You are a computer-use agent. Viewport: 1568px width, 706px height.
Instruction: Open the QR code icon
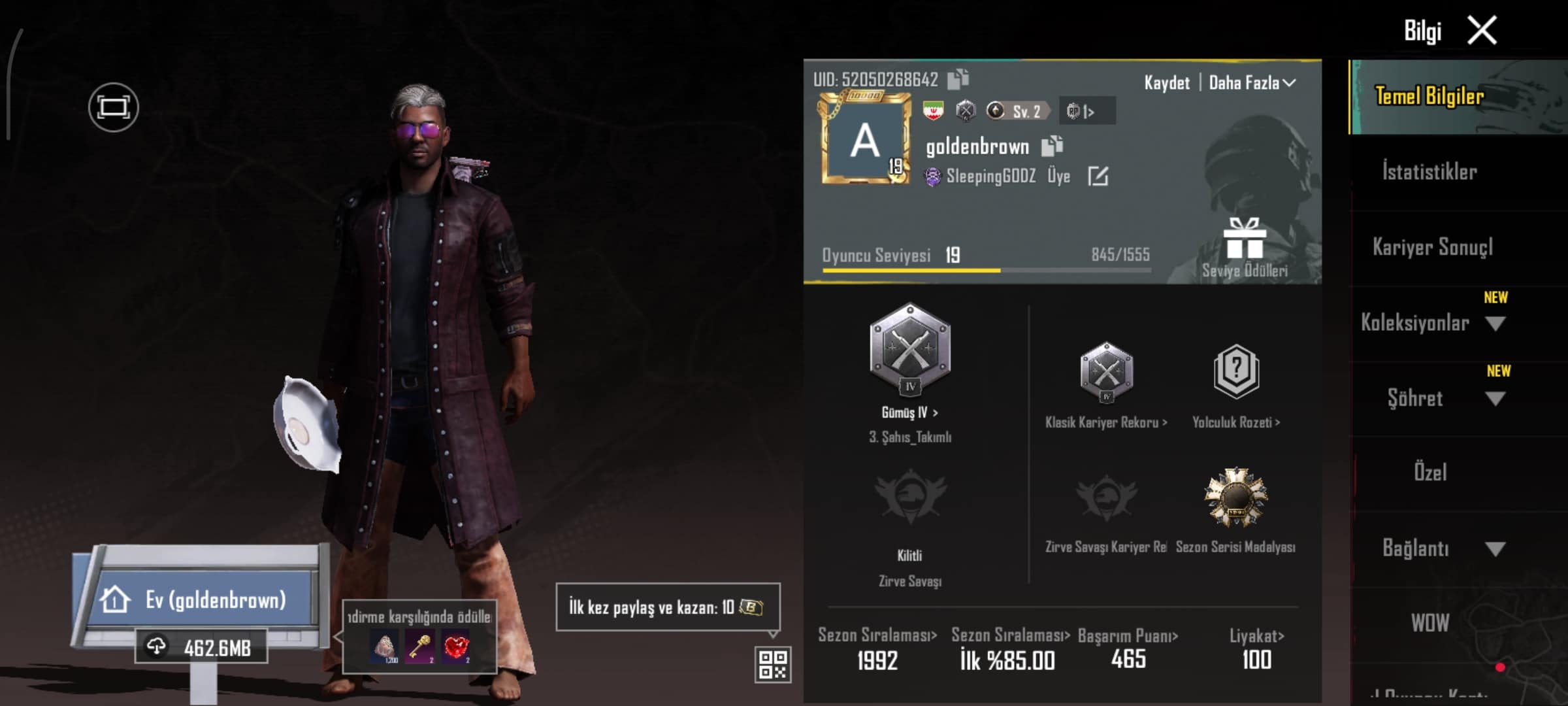(x=772, y=664)
